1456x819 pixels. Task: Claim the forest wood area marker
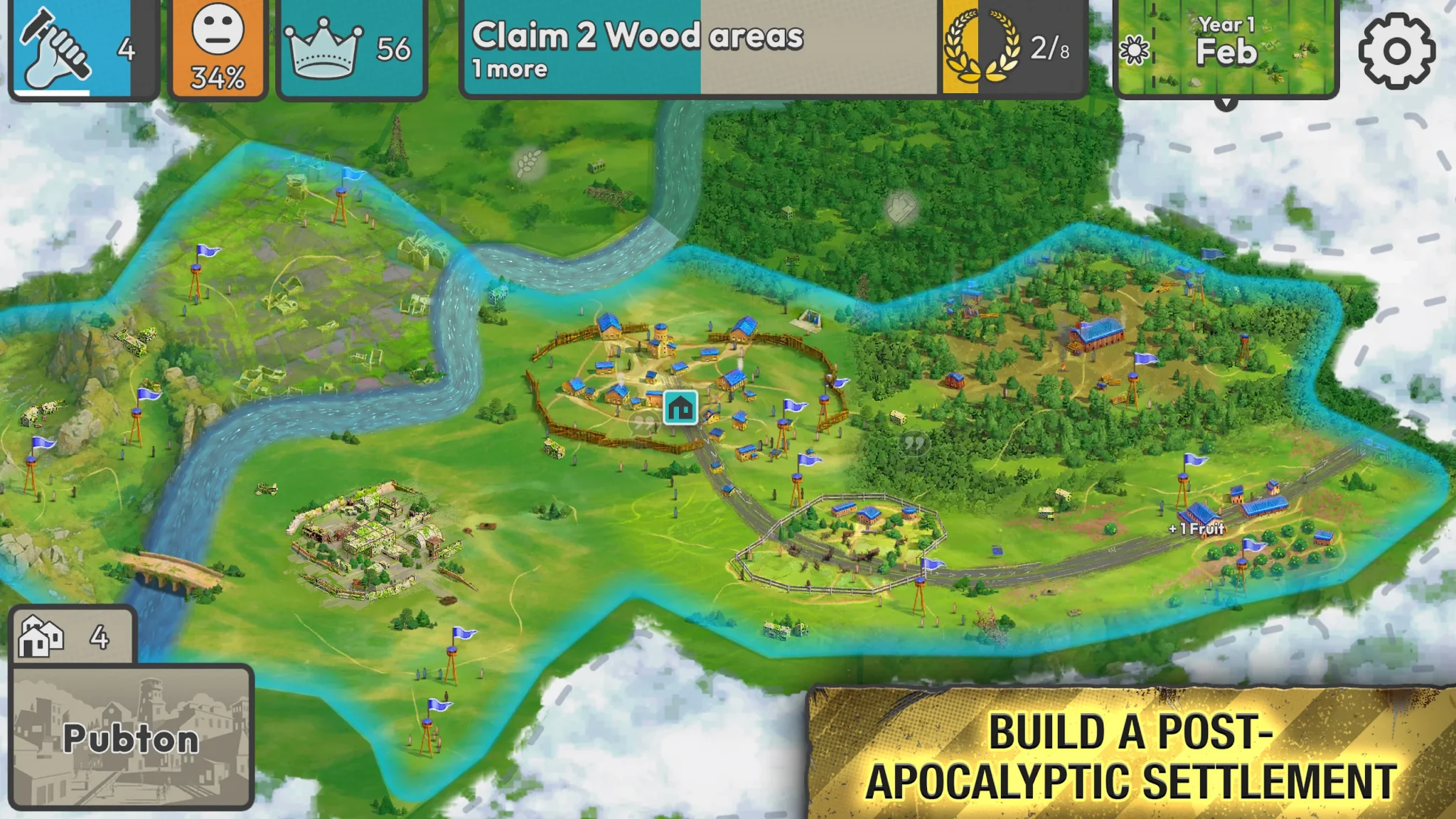click(x=901, y=208)
